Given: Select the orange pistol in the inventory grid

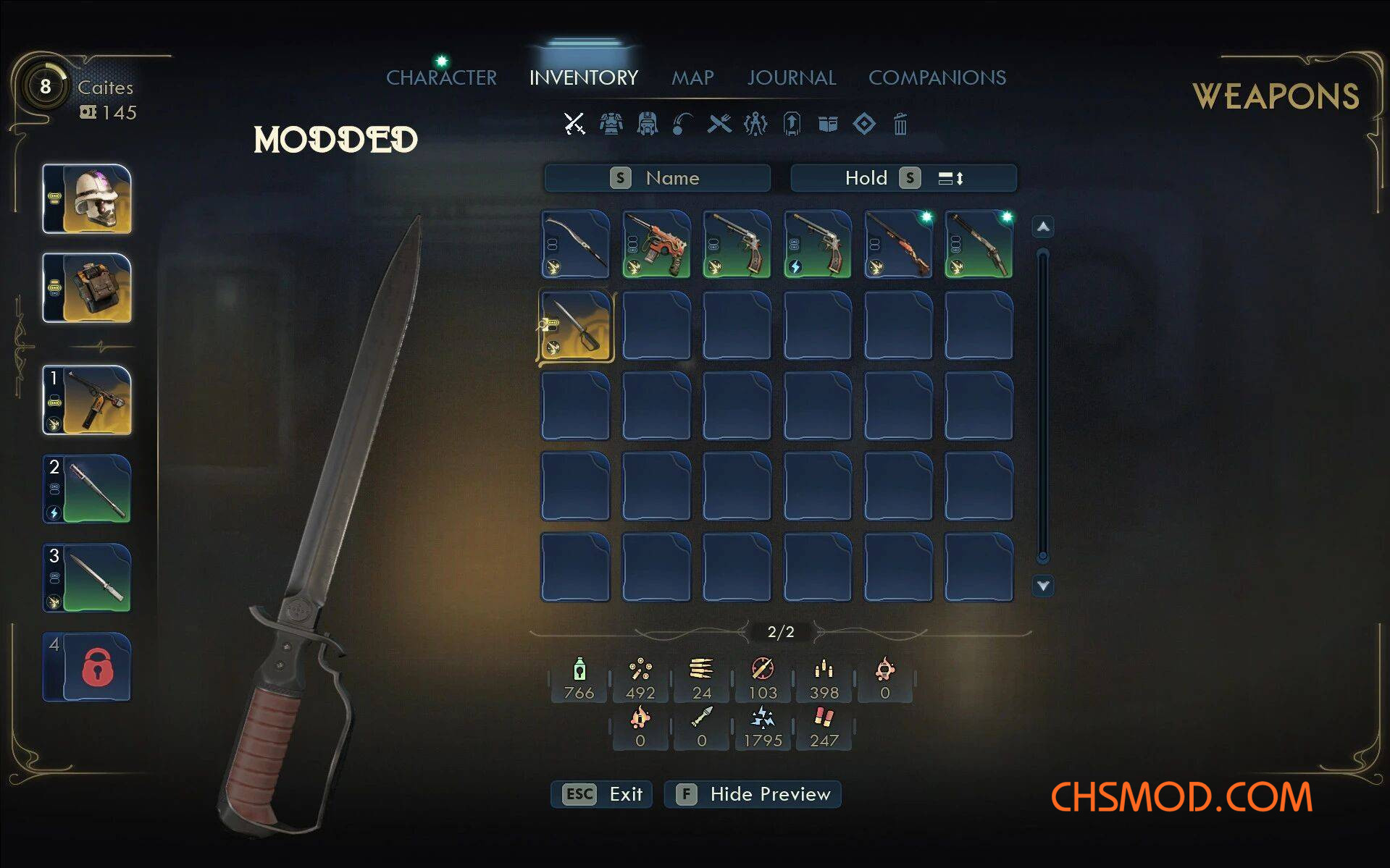Looking at the screenshot, I should coord(656,244).
